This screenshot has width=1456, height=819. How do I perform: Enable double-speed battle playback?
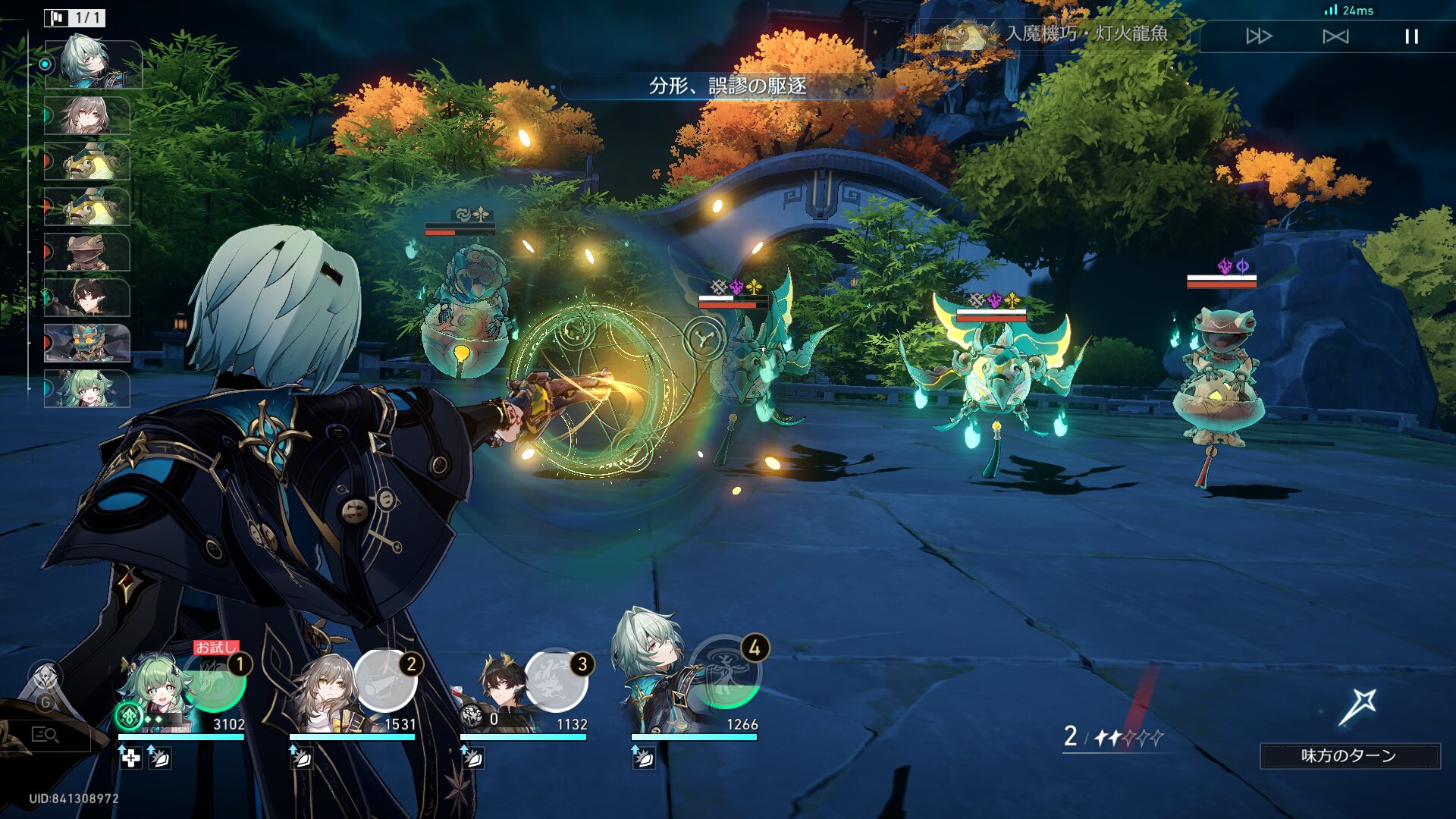[x=1258, y=36]
